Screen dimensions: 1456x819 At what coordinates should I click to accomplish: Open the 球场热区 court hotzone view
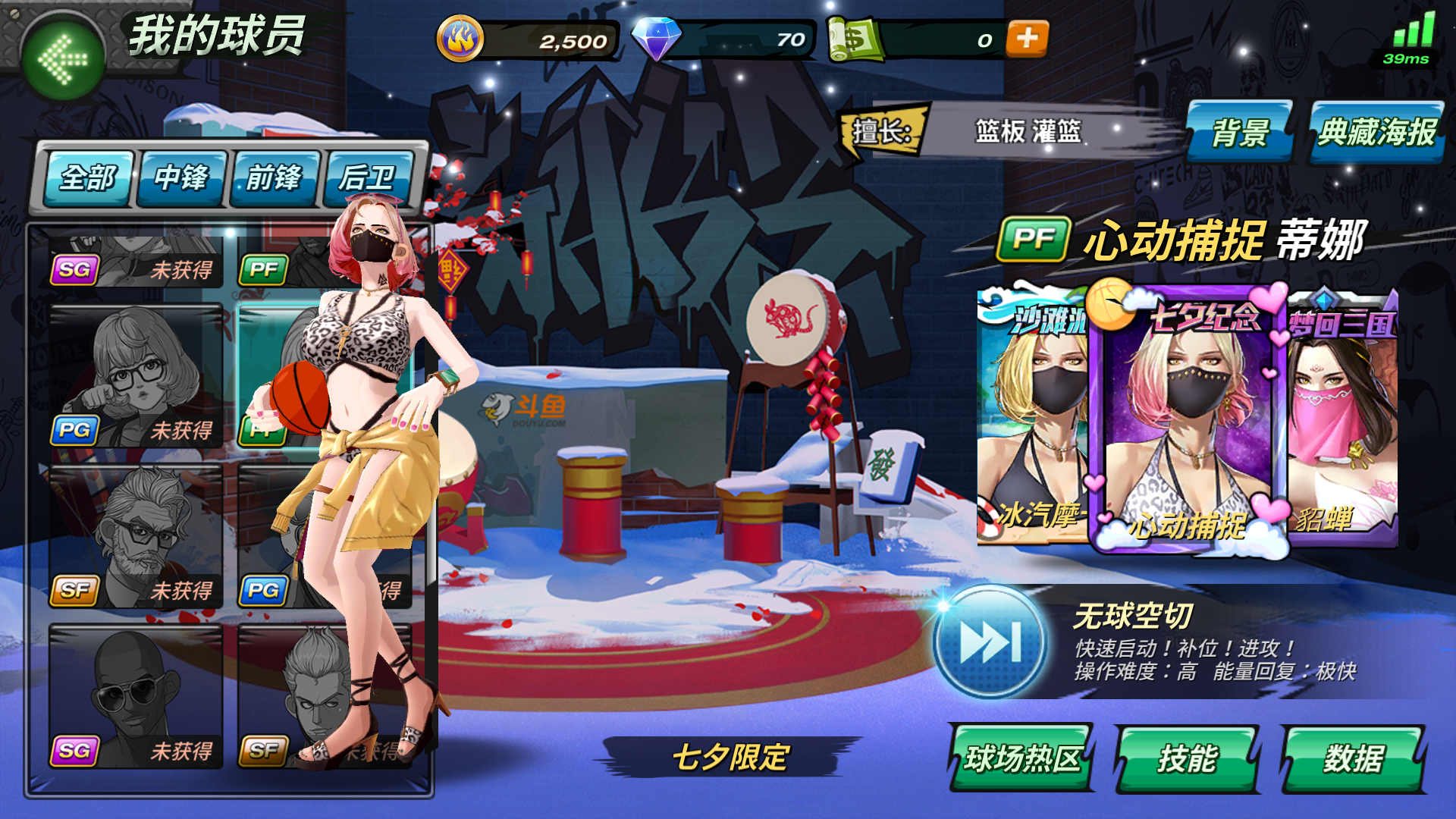point(1024,755)
